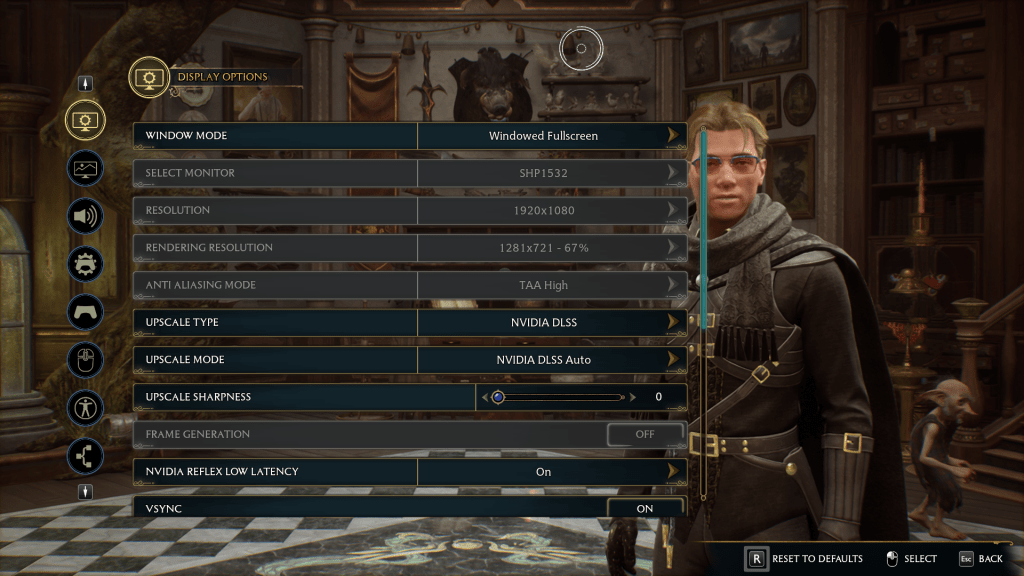Change the Upscale Type setting
The image size is (1024, 576).
[x=673, y=322]
